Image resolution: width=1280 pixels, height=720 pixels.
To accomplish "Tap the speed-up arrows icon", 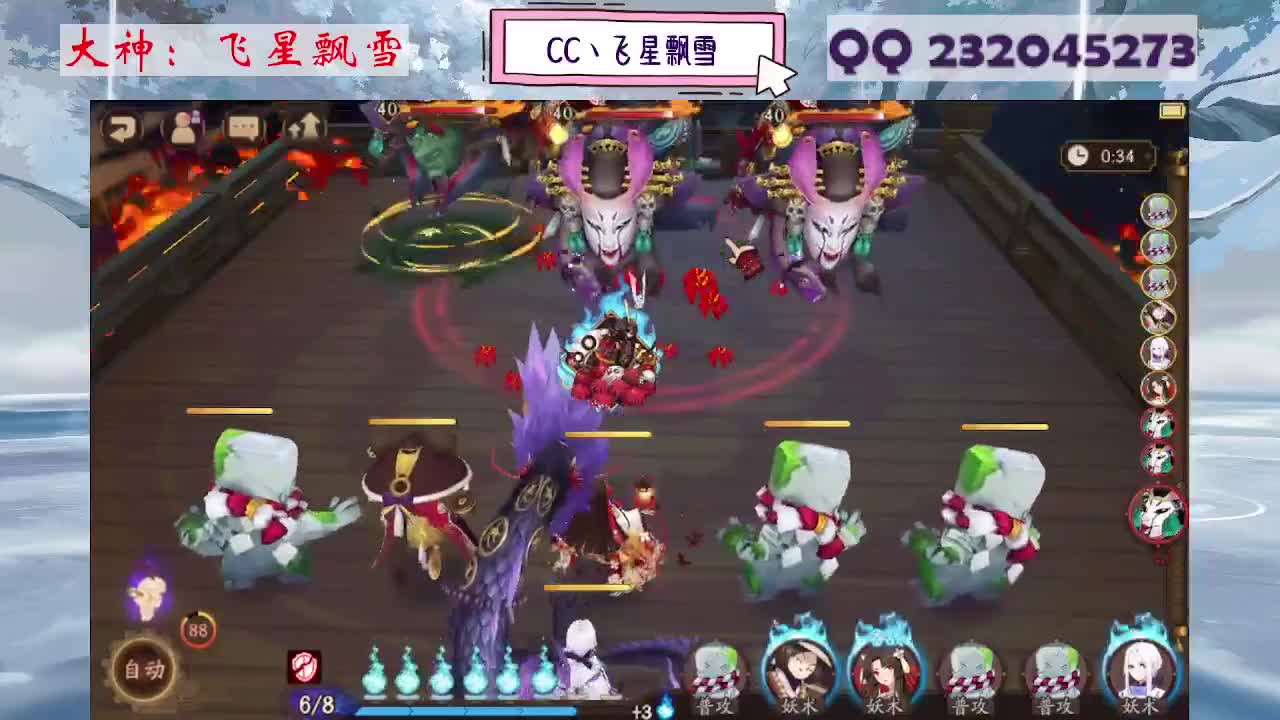I will coord(307,128).
